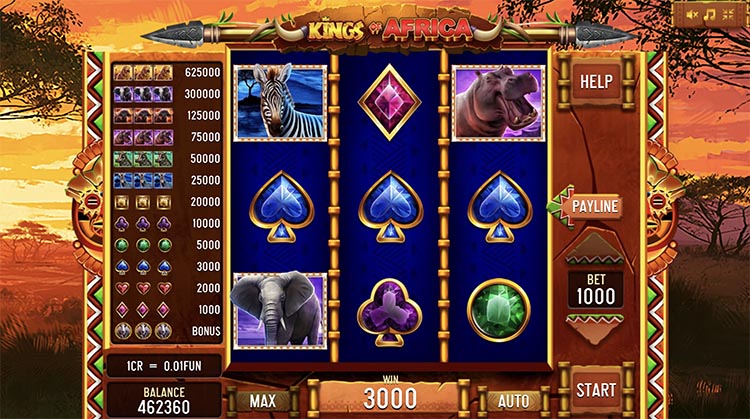This screenshot has width=750, height=419.
Task: Toggle the sound speaker icon
Action: click(692, 15)
